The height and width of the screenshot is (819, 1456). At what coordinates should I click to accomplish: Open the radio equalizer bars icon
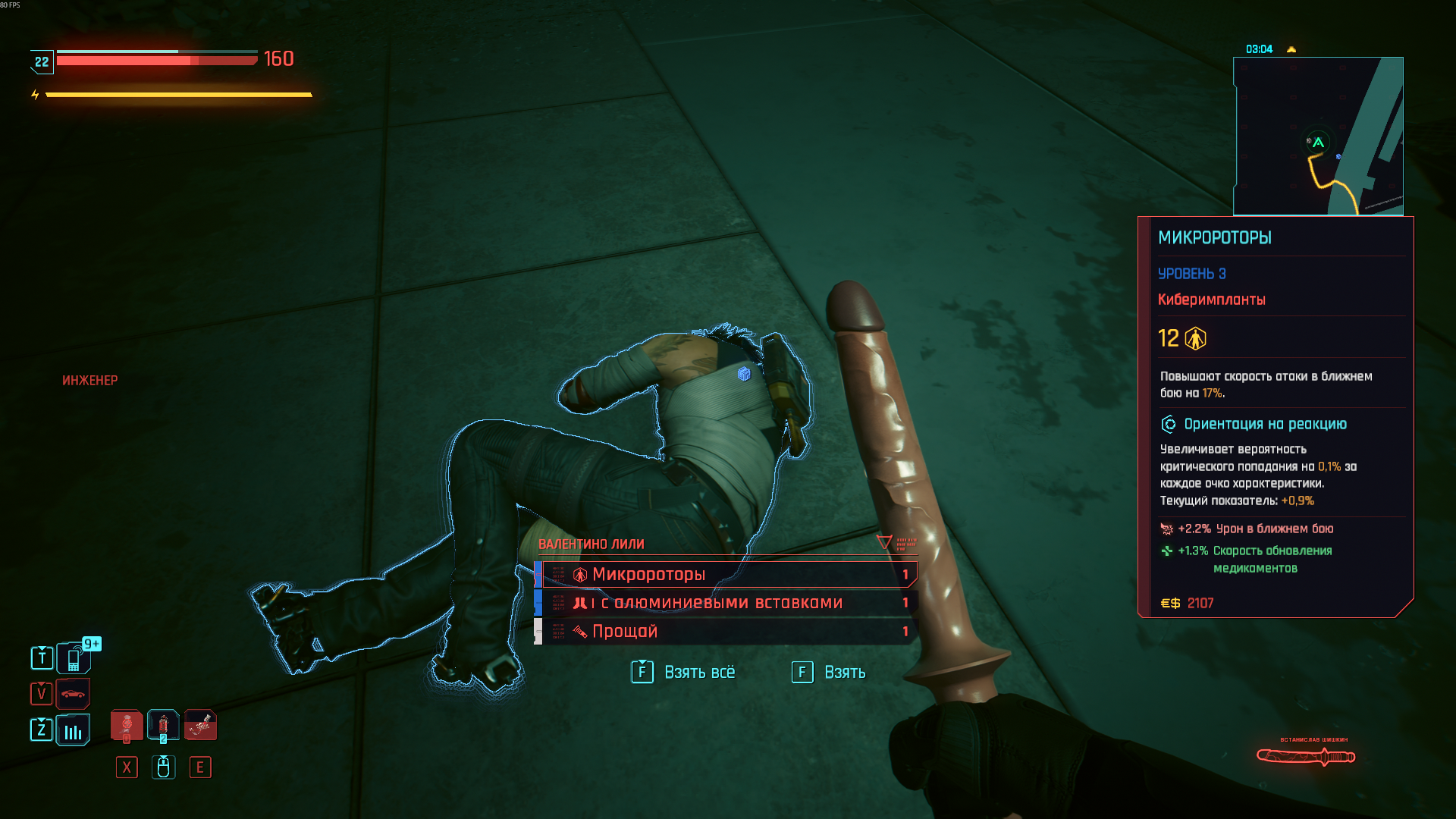point(73,730)
